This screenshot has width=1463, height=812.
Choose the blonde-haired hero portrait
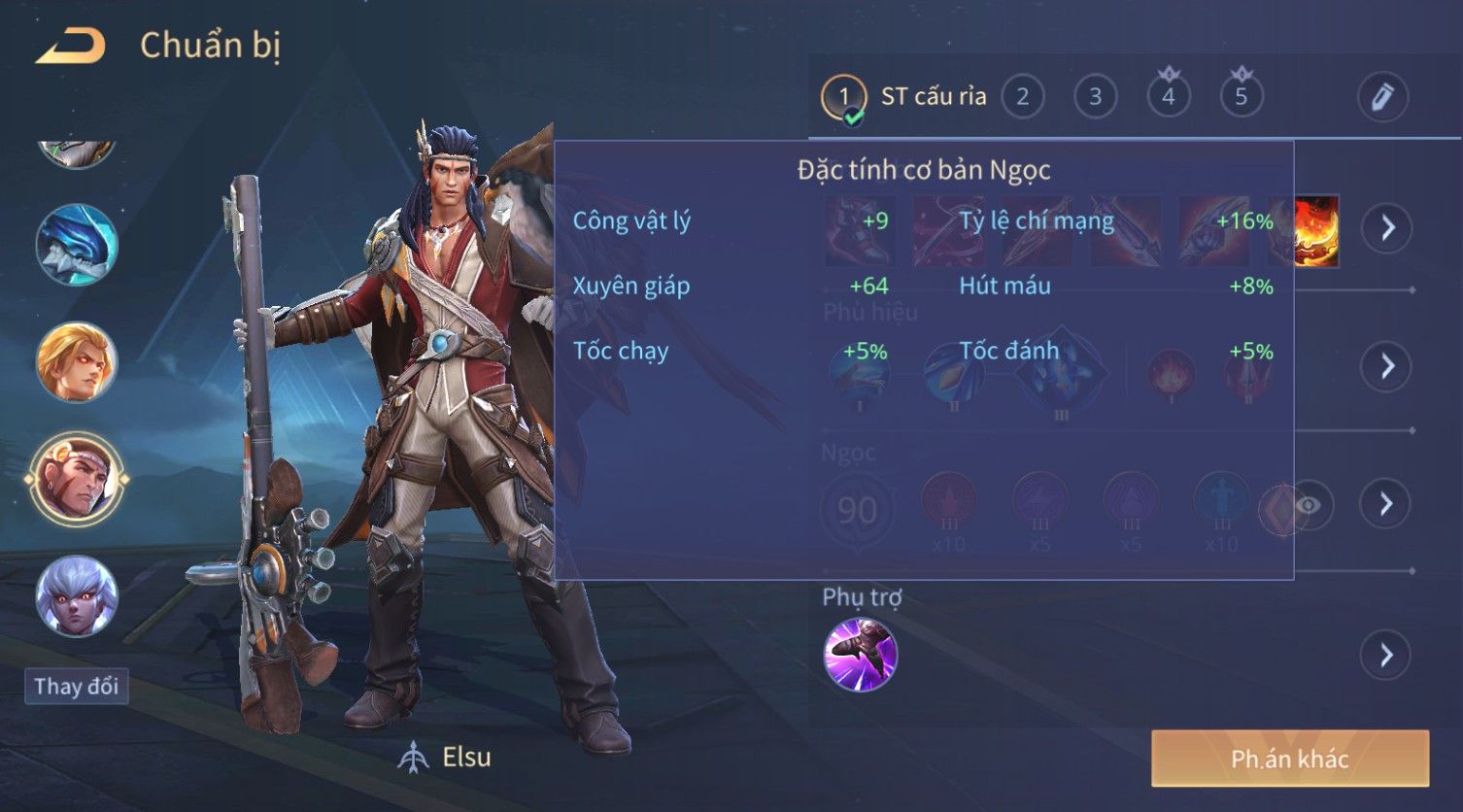click(77, 361)
